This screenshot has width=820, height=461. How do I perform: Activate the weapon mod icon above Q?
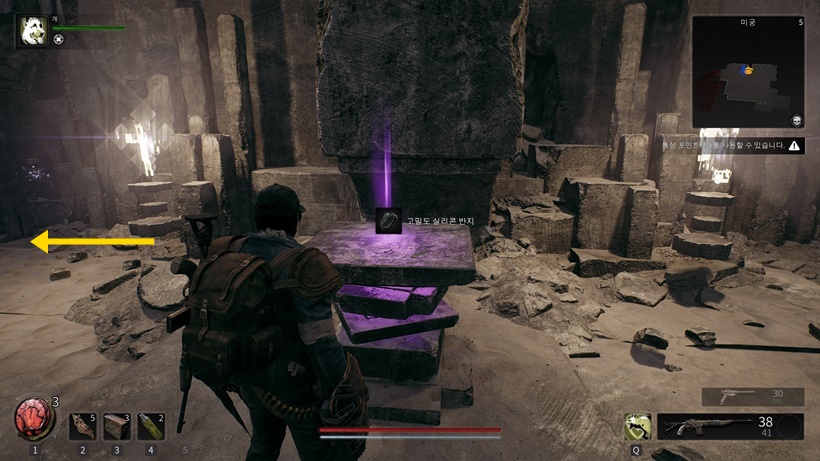636,427
